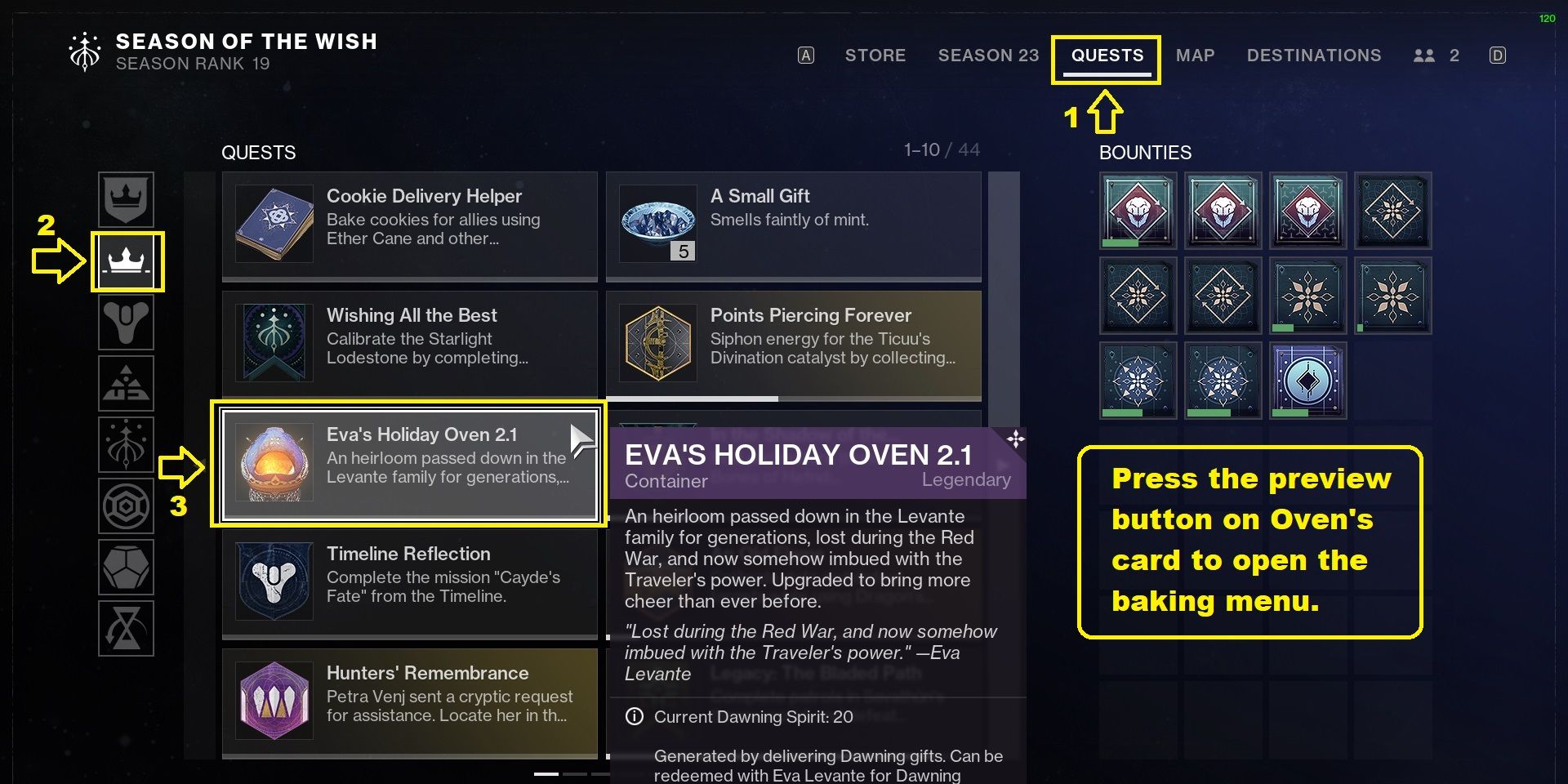Select the crown seasonal quest filter icon
The height and width of the screenshot is (784, 1568).
[127, 200]
